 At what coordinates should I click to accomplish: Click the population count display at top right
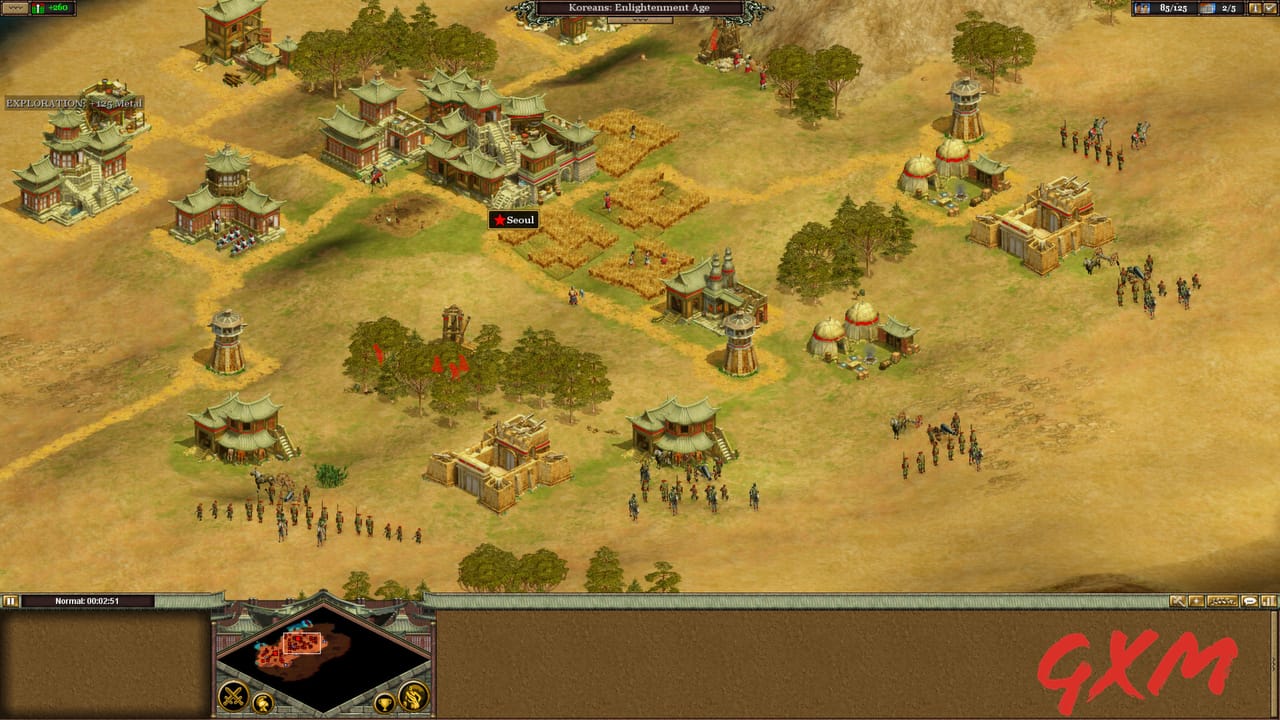(x=1174, y=8)
